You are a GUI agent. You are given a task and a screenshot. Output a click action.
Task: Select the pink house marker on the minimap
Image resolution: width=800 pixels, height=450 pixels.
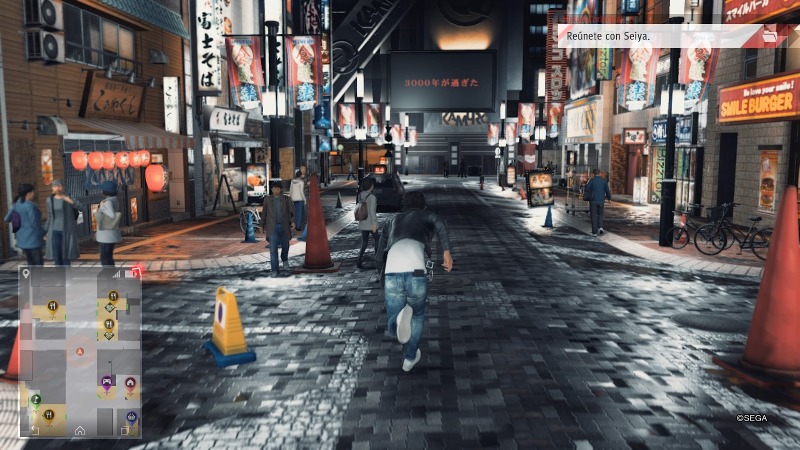pyautogui.click(x=131, y=381)
